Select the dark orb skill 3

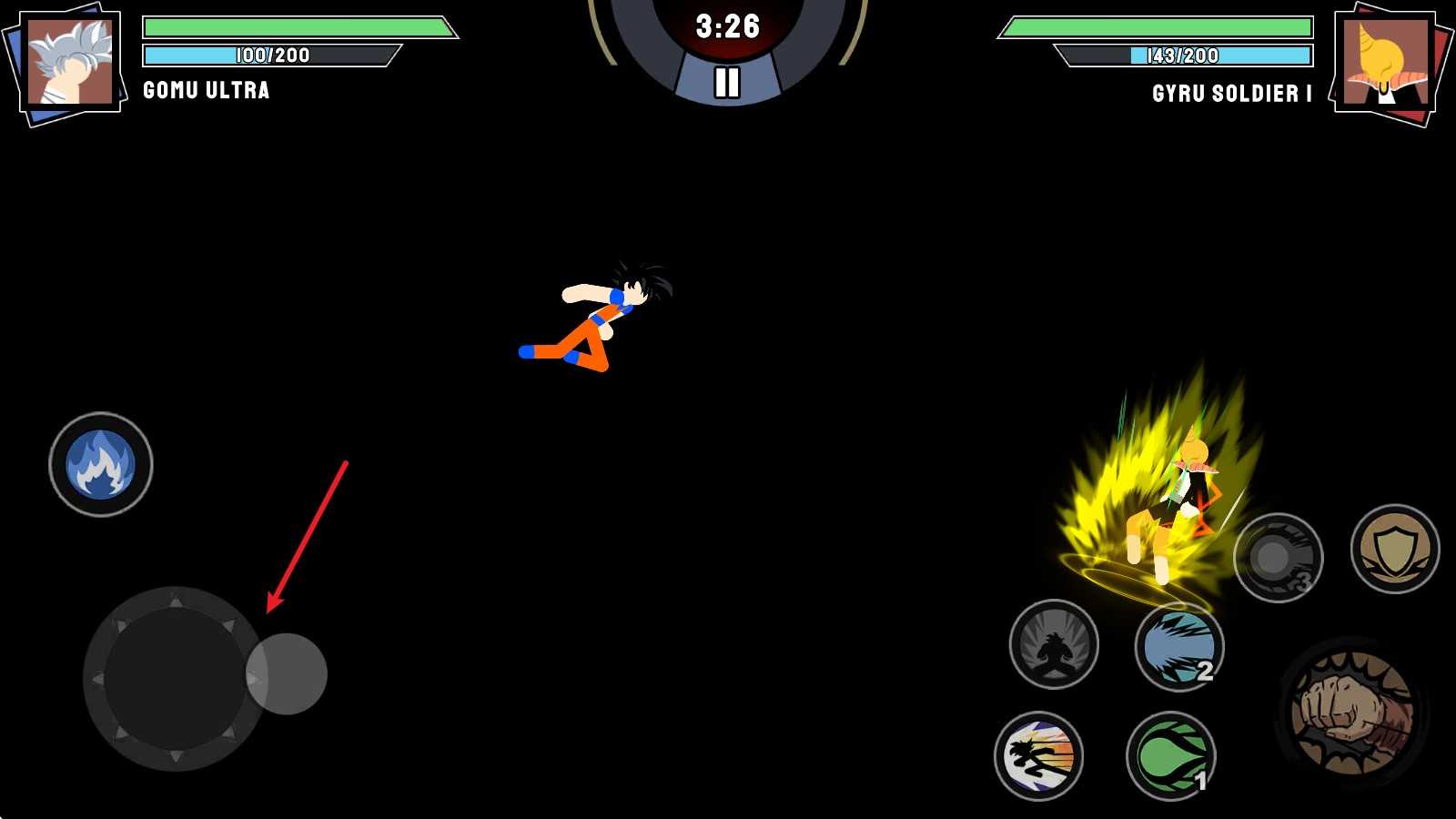coord(1278,558)
